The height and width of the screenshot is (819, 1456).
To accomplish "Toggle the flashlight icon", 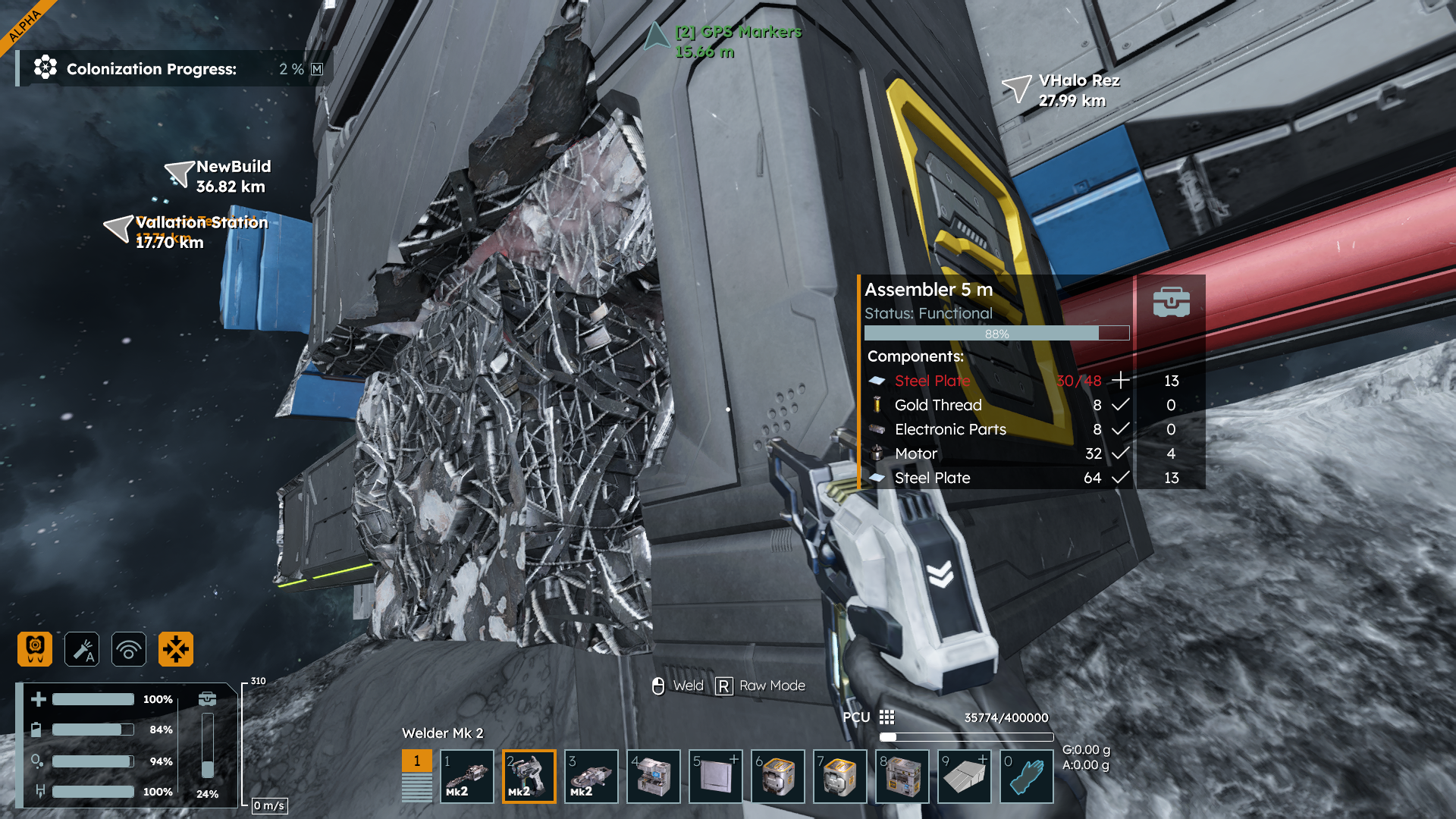I will (x=82, y=649).
